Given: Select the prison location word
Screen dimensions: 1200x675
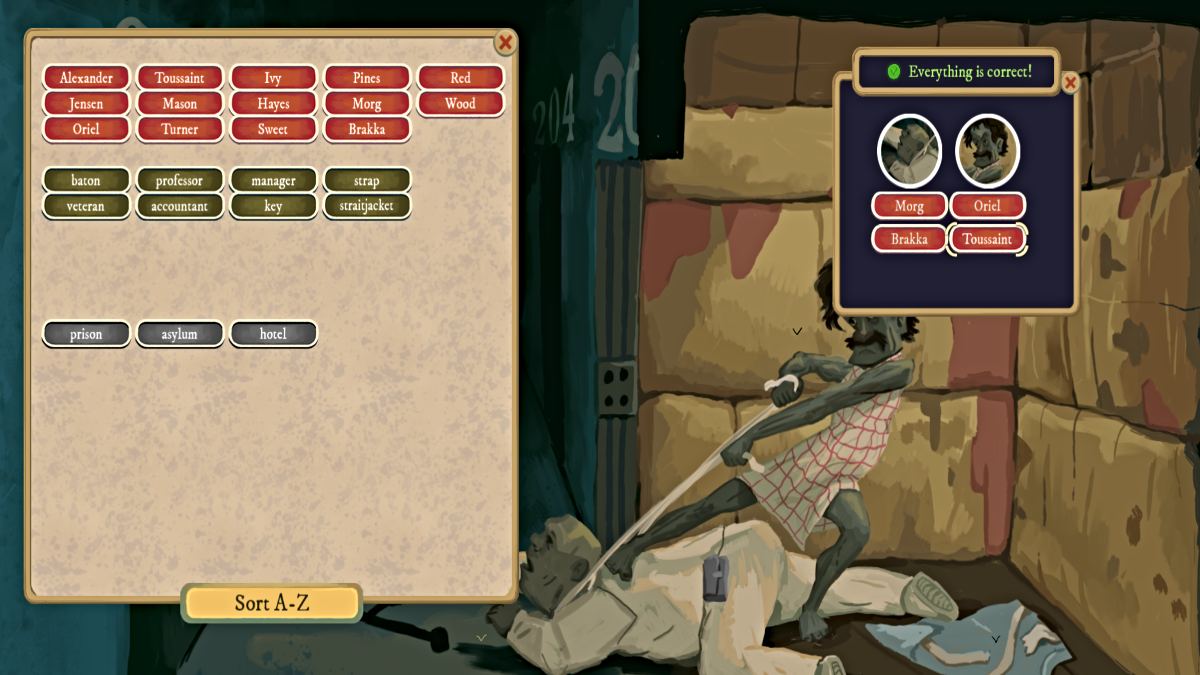Looking at the screenshot, I should point(86,334).
